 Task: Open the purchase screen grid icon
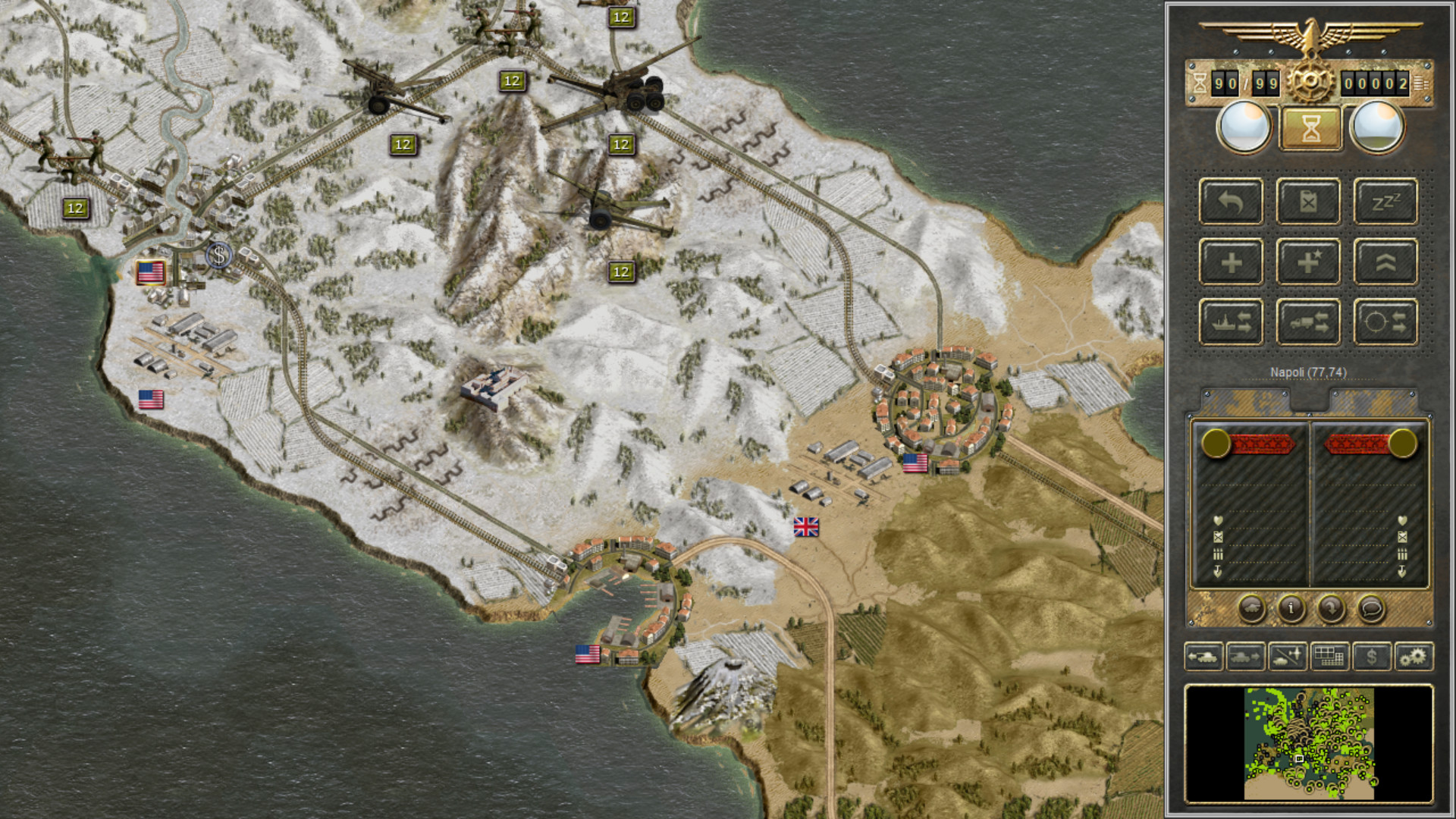1331,657
